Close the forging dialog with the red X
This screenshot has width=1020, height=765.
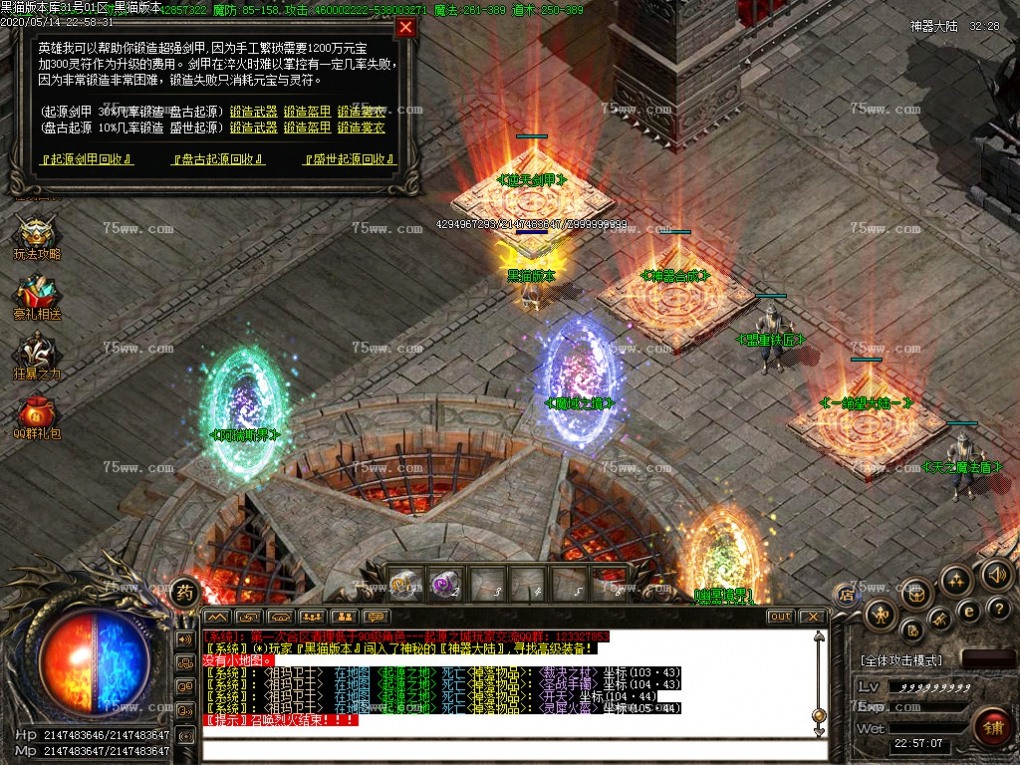[405, 28]
